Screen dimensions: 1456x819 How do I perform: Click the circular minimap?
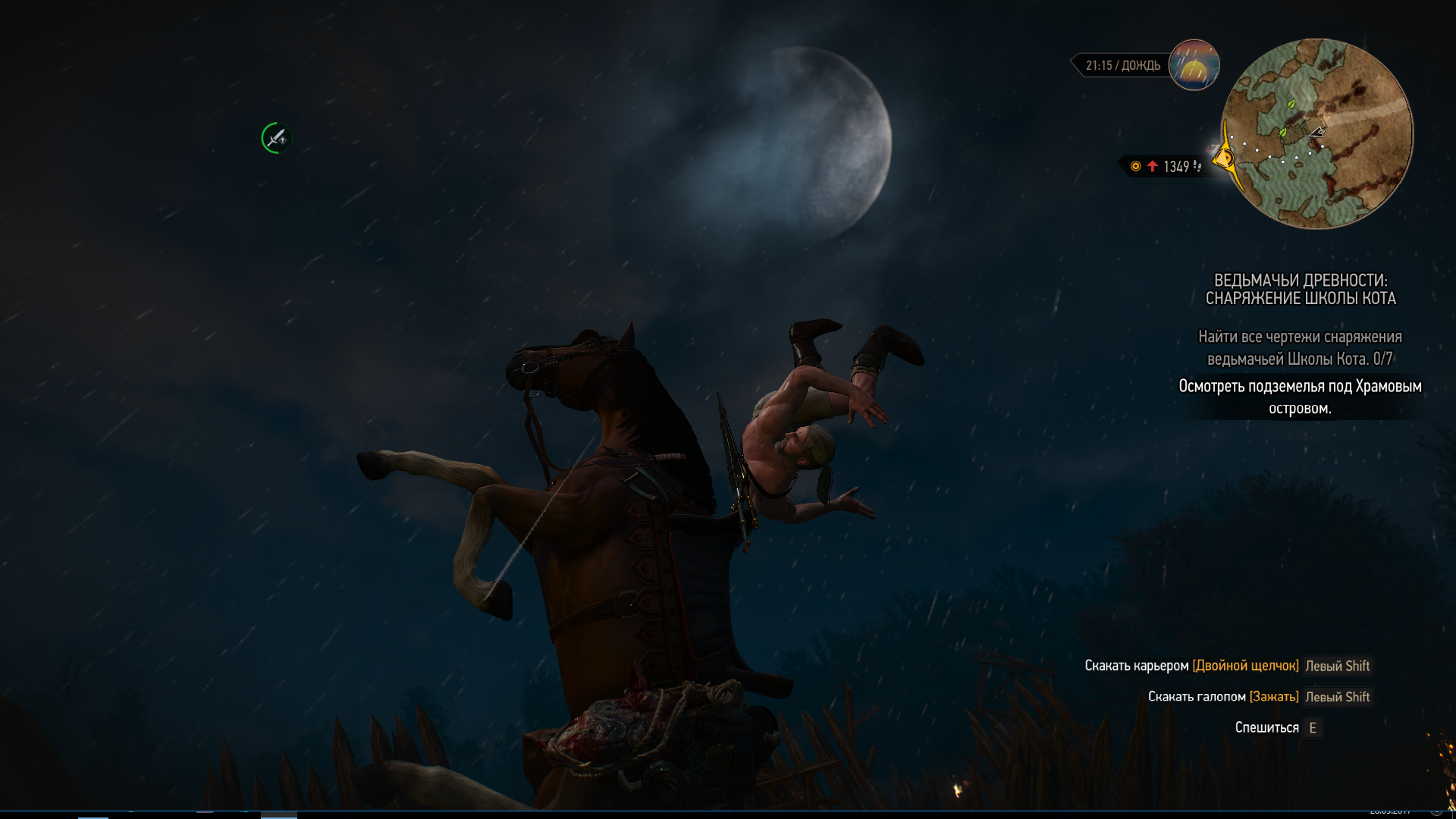[1318, 133]
